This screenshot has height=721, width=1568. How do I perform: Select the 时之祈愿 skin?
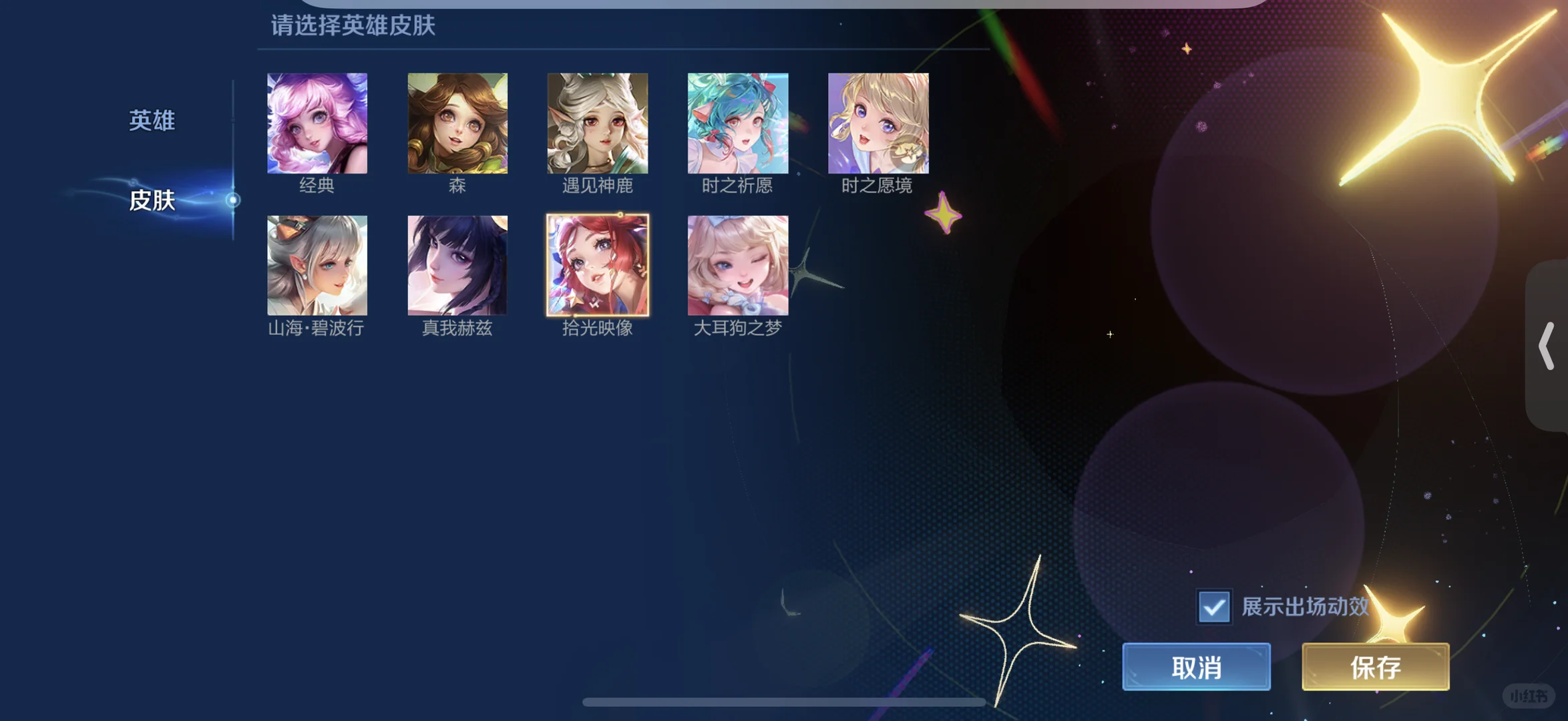(738, 124)
